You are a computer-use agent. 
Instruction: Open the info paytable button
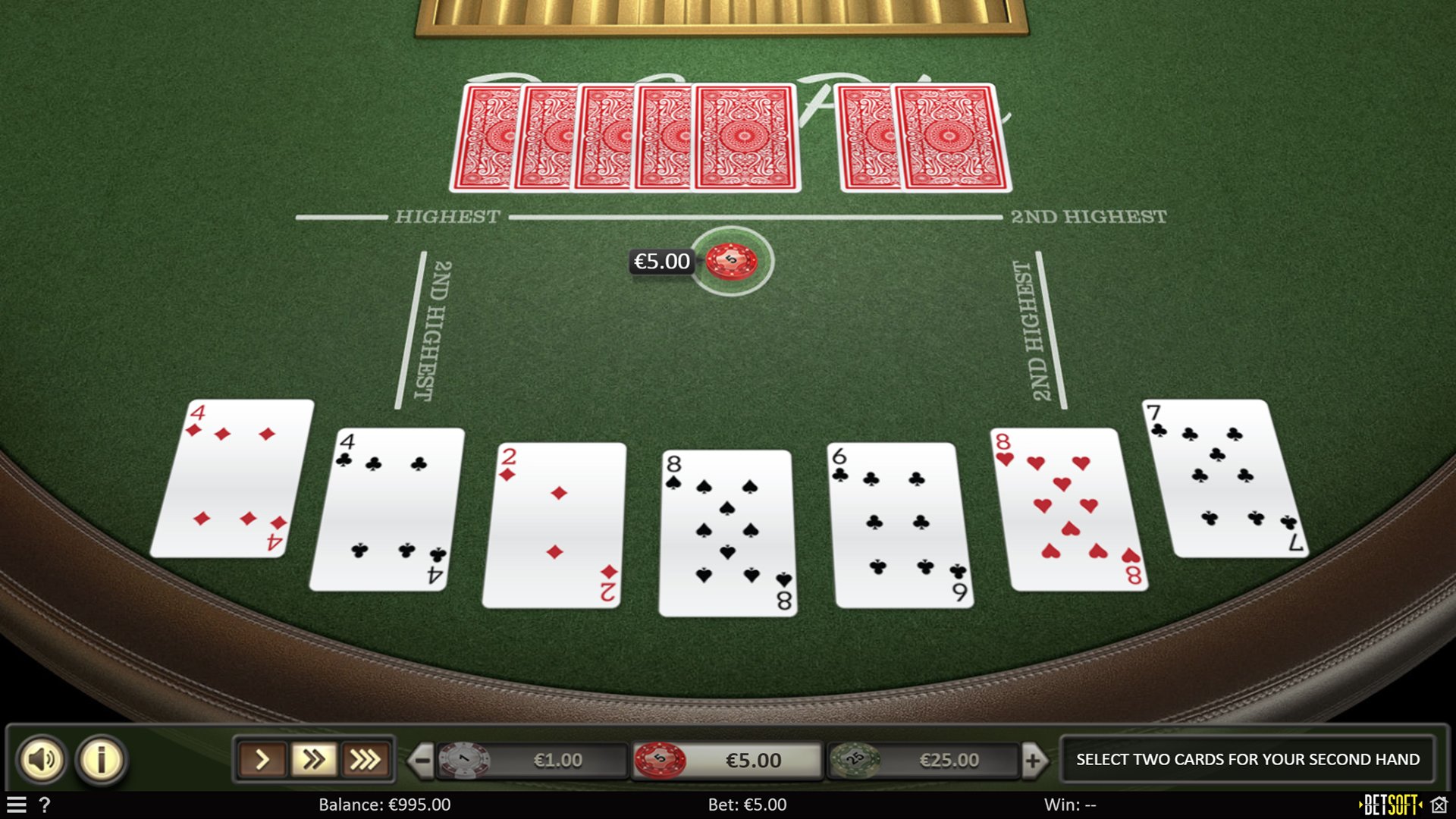tap(101, 759)
